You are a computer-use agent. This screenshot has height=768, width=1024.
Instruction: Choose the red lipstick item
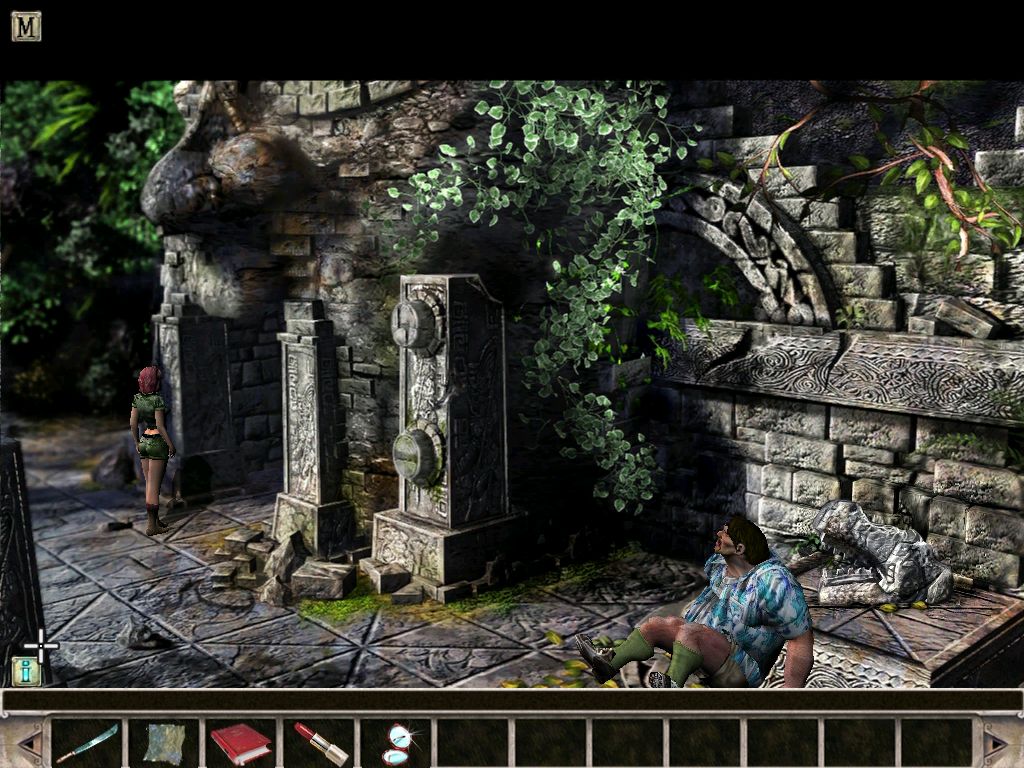click(318, 743)
